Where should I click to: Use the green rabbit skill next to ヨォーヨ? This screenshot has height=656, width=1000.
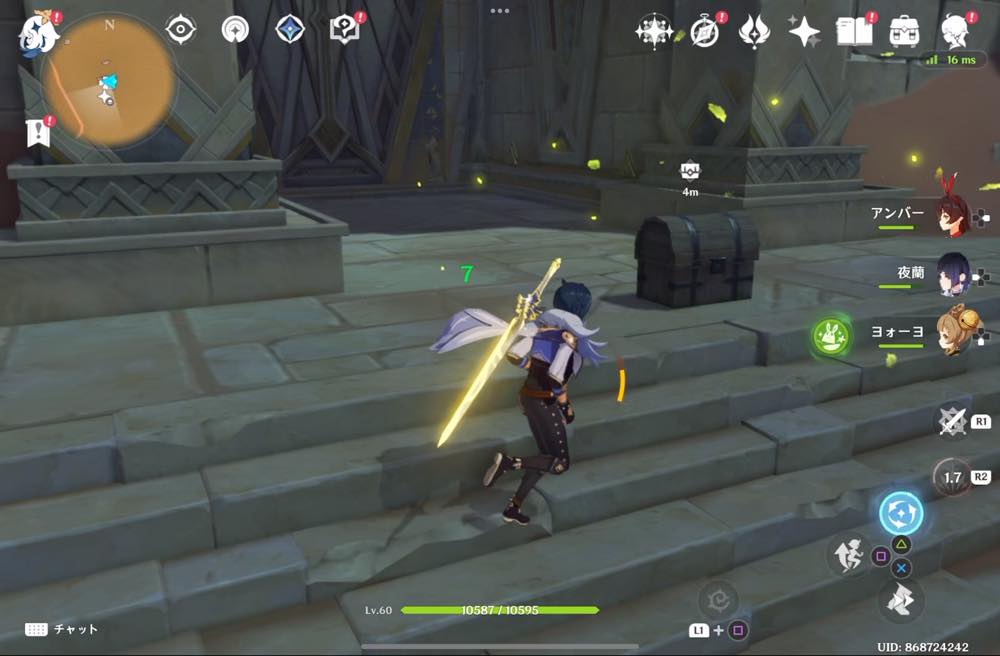830,336
